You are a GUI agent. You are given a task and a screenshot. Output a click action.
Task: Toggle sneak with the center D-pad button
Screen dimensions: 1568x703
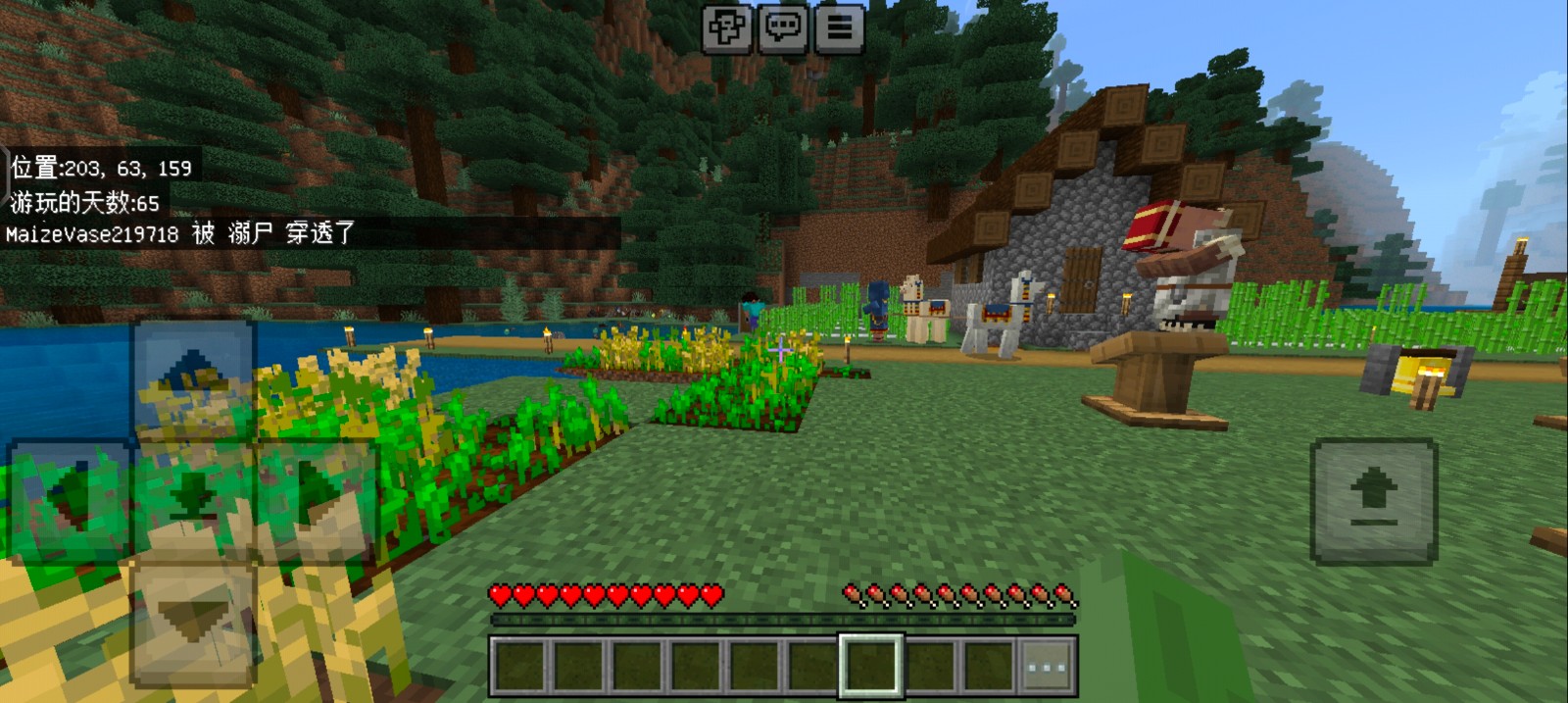193,500
